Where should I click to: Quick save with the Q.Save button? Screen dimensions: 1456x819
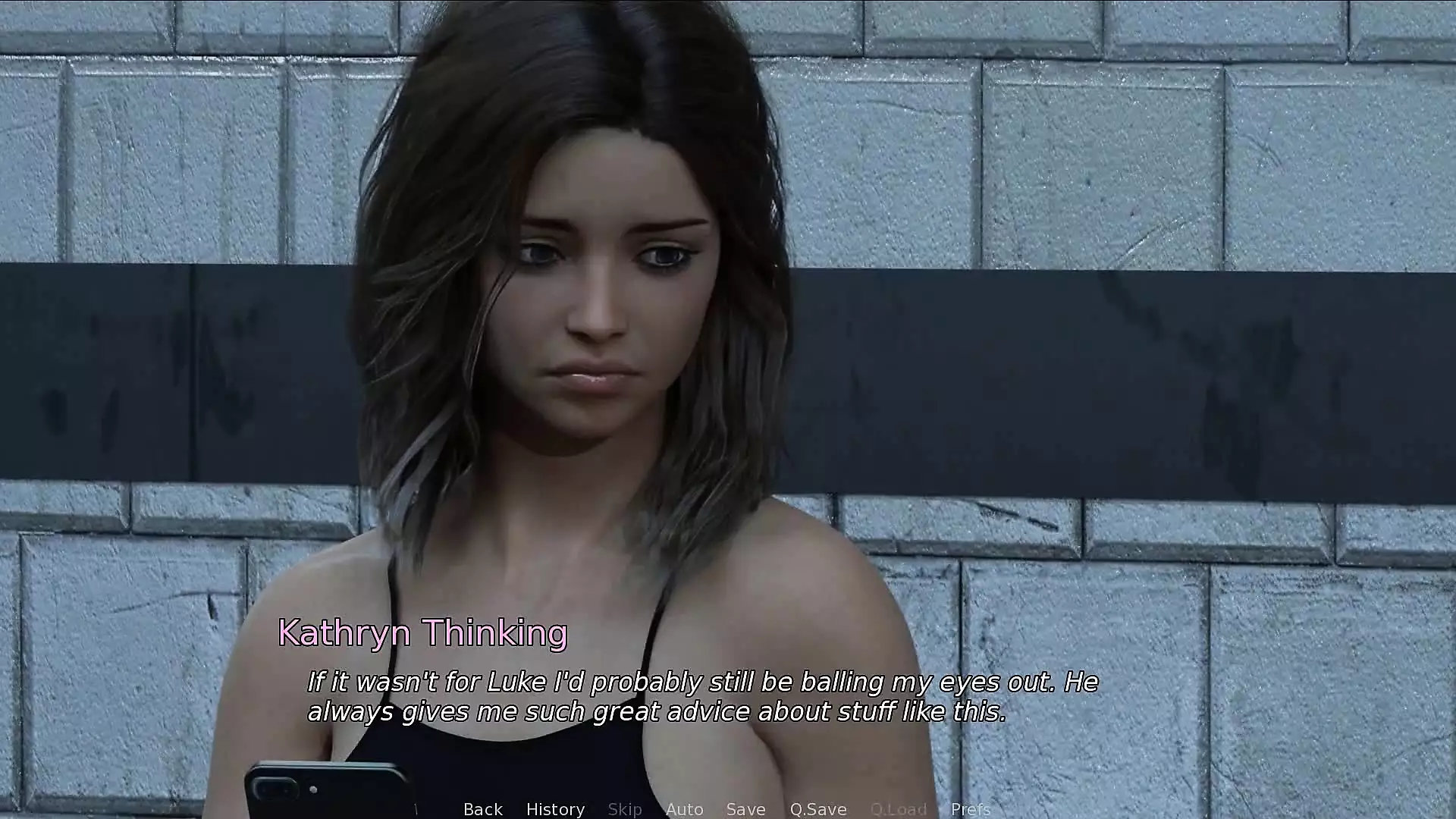[817, 809]
